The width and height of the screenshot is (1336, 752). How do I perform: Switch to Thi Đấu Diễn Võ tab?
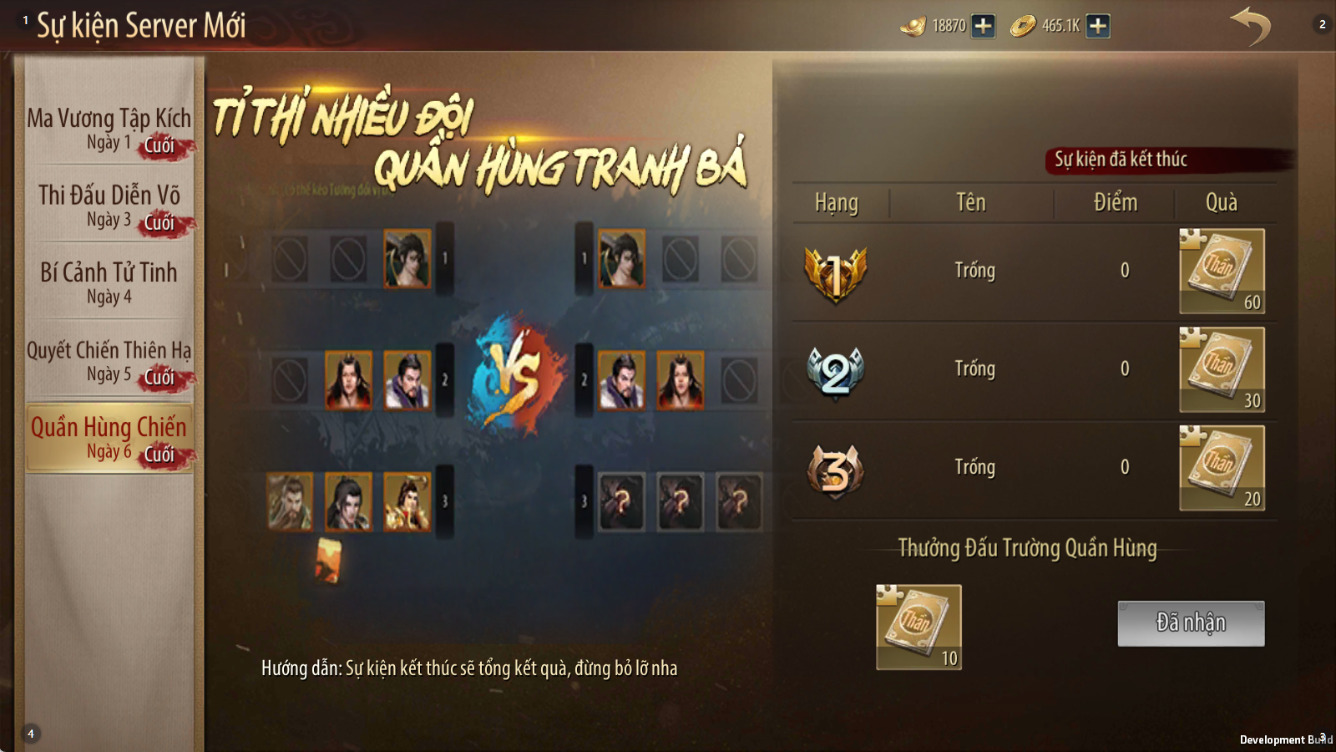pos(109,206)
